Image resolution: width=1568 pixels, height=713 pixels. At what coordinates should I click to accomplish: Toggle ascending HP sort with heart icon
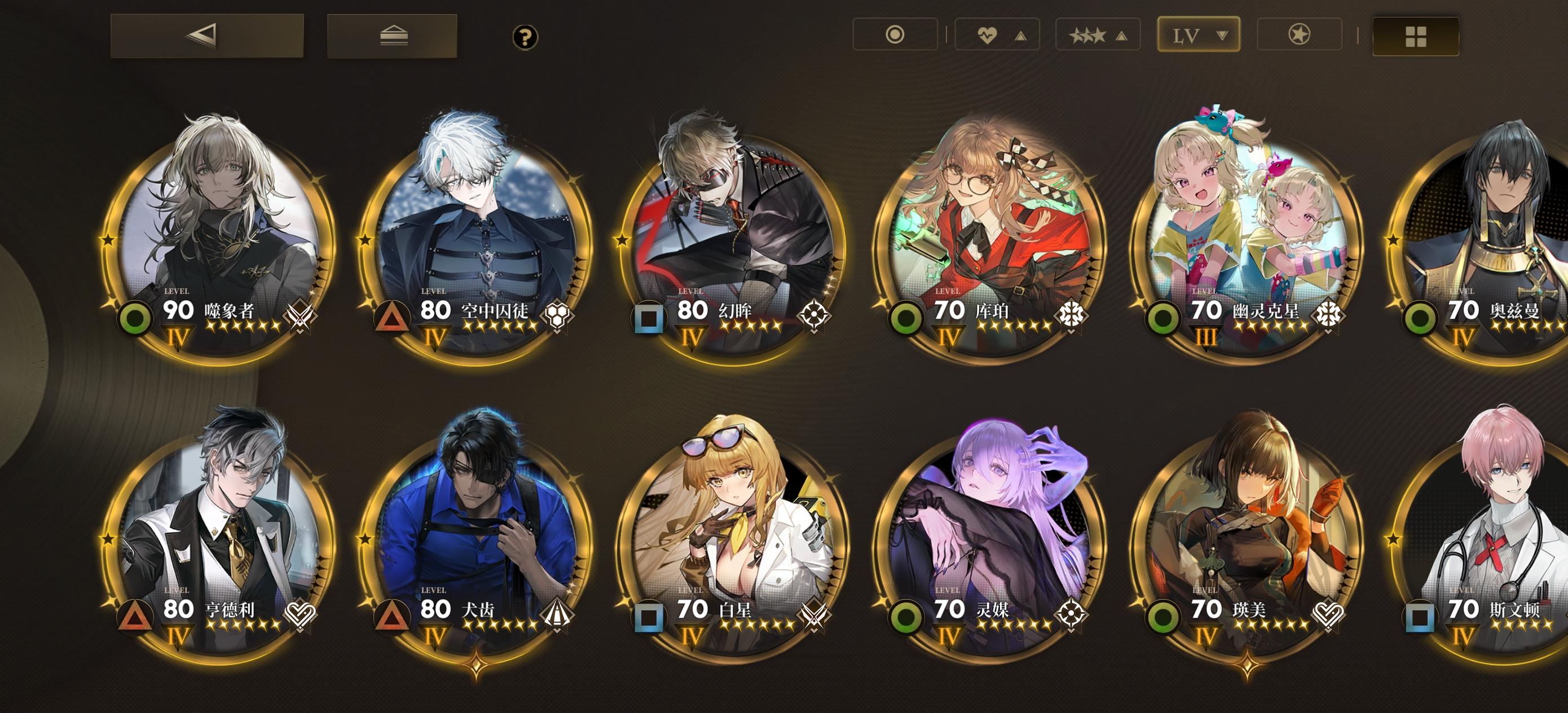coord(997,35)
